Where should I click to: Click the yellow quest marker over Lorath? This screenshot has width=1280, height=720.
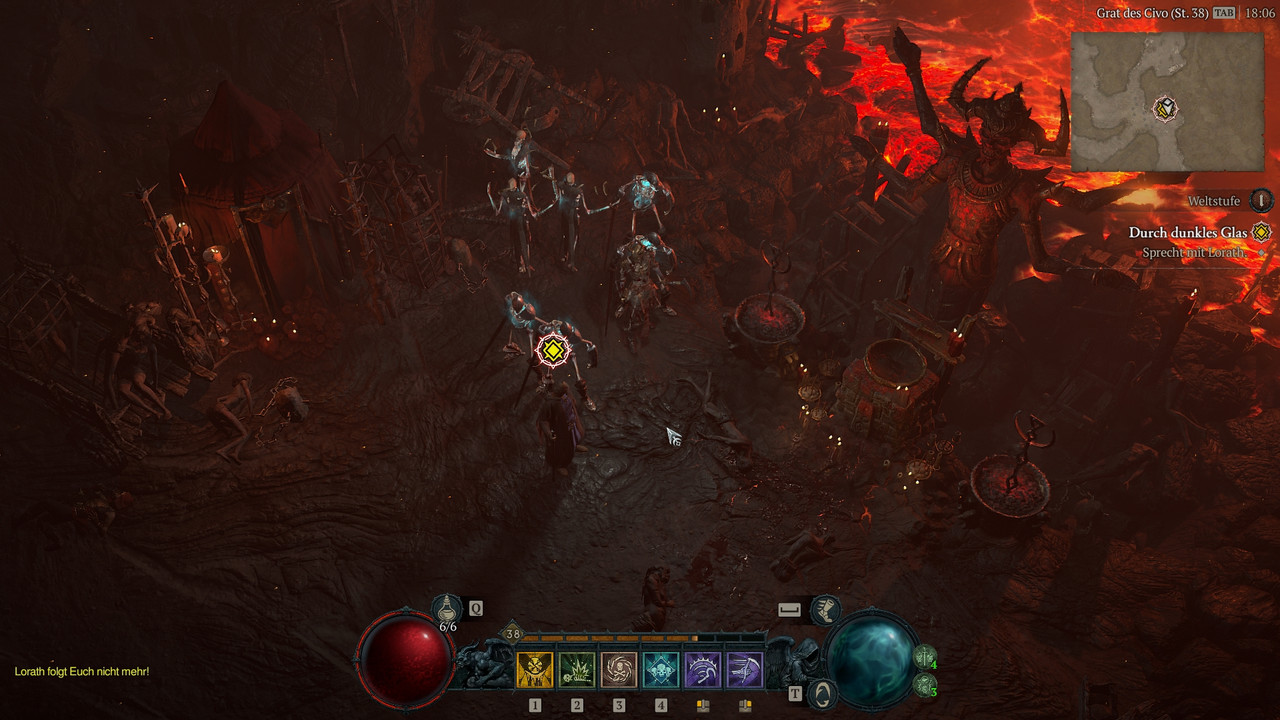pos(553,350)
